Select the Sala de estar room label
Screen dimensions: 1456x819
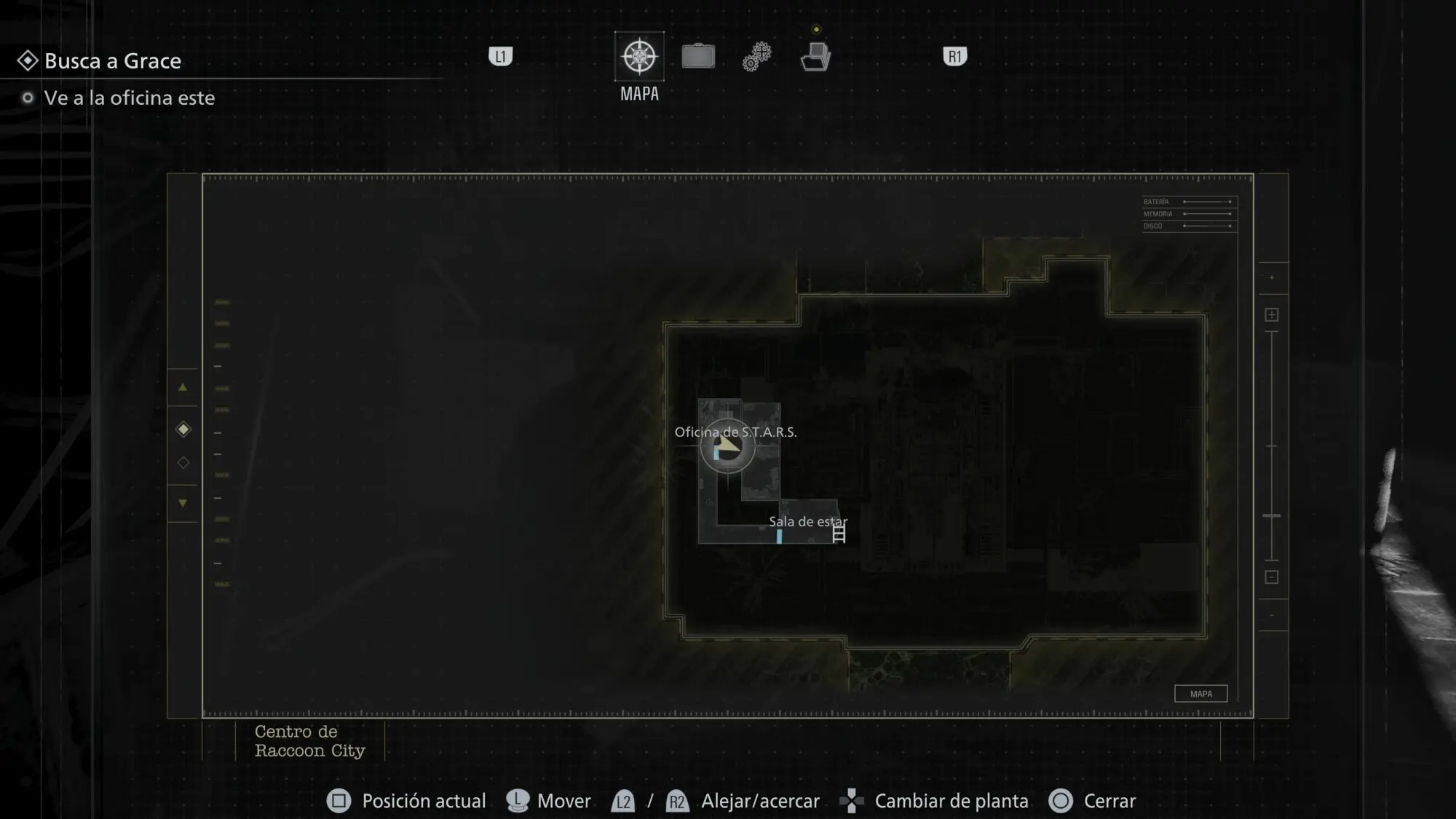[x=808, y=521]
